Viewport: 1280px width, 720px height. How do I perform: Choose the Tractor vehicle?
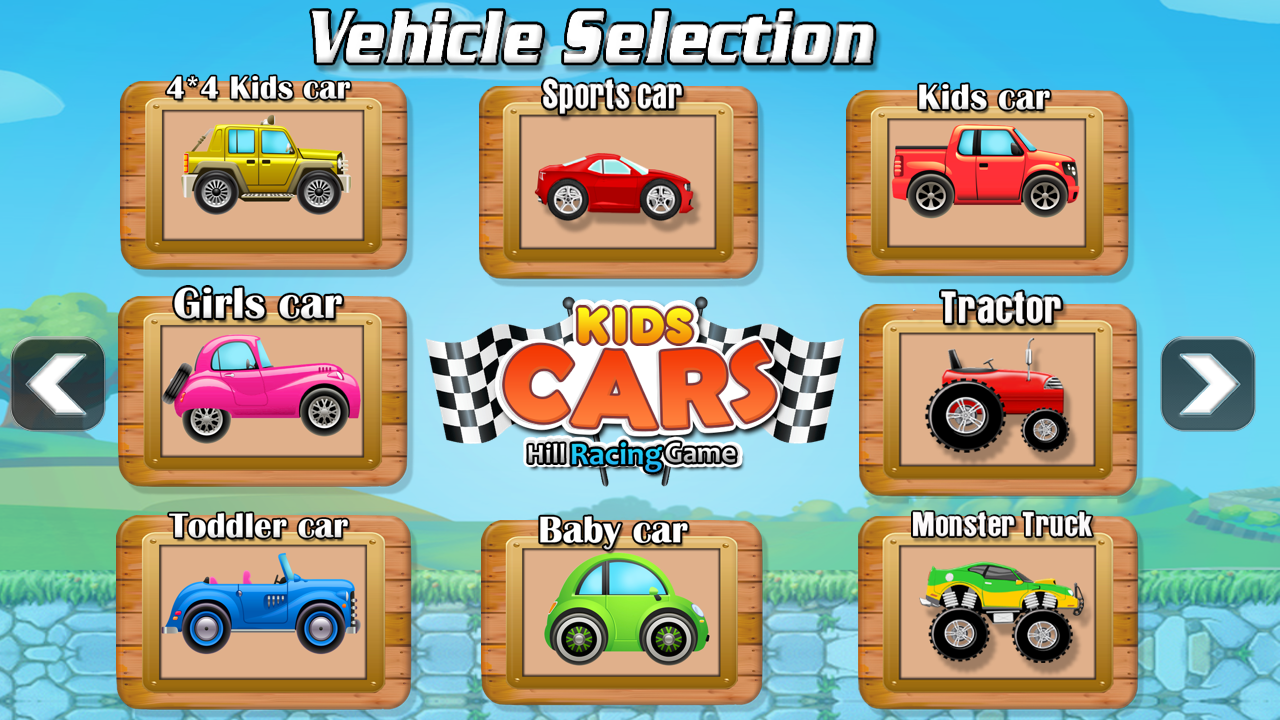1000,400
